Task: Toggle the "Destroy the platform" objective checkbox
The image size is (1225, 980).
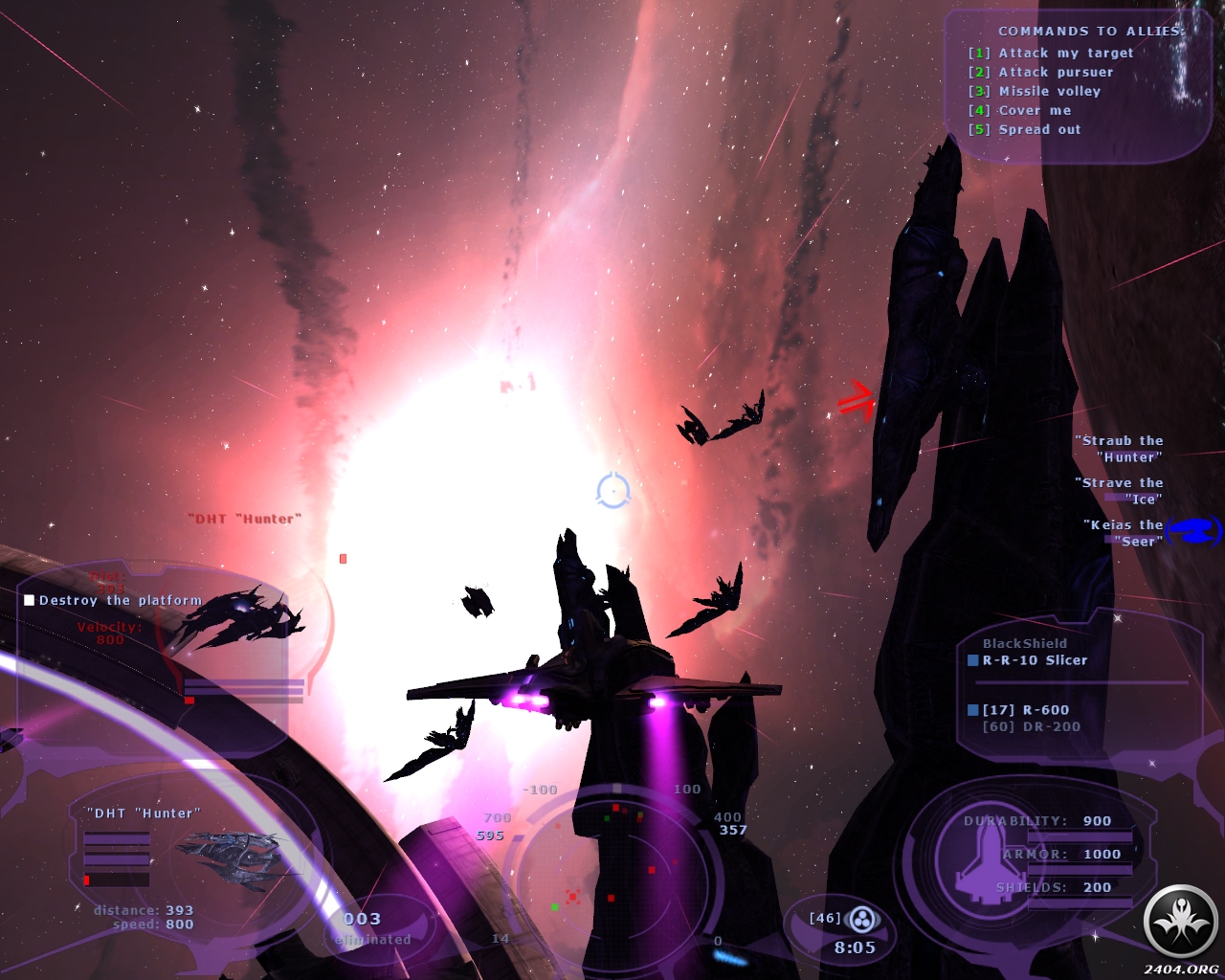Action: point(30,601)
